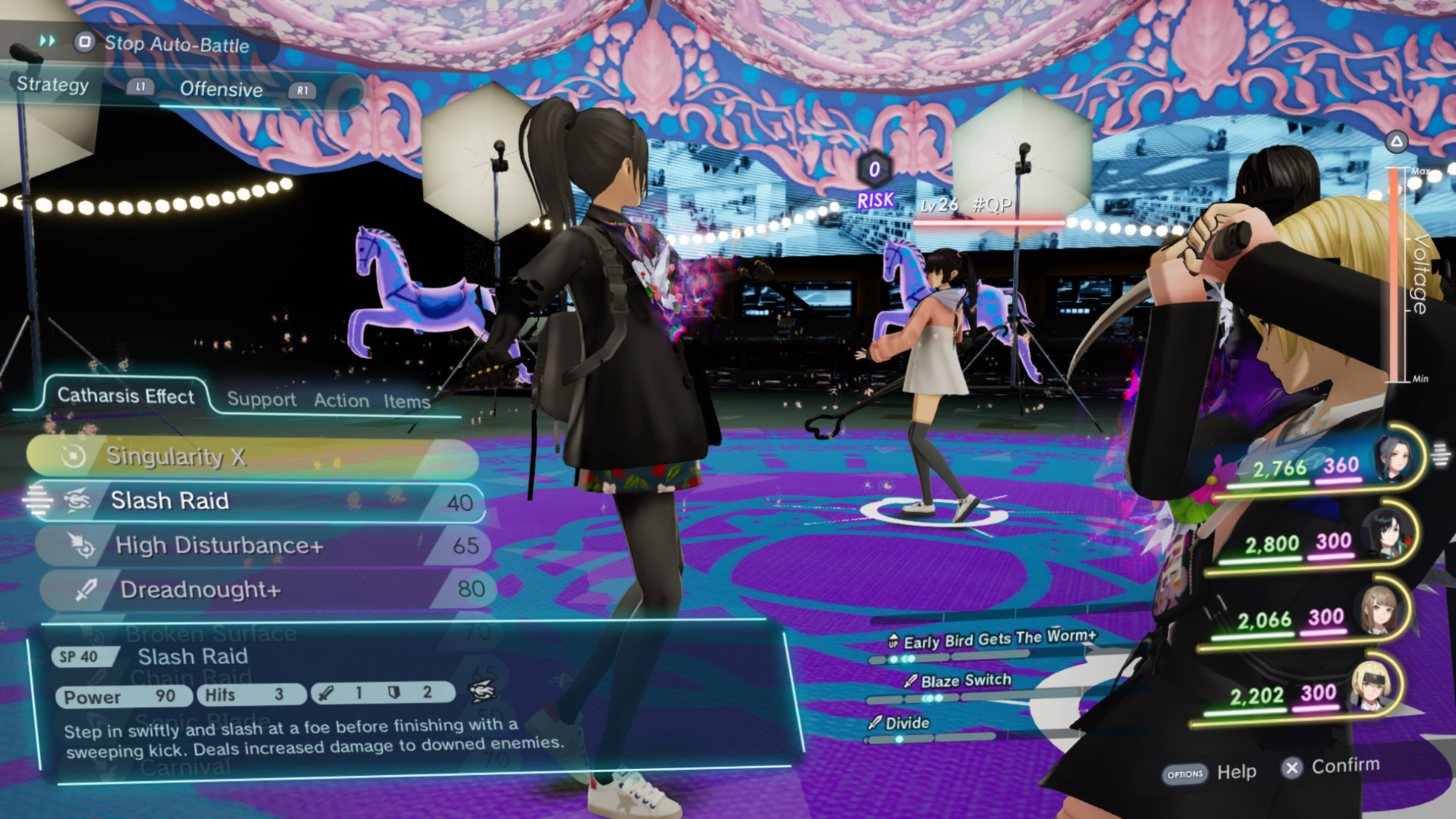Select the Dreadnought+ skill

[267, 590]
